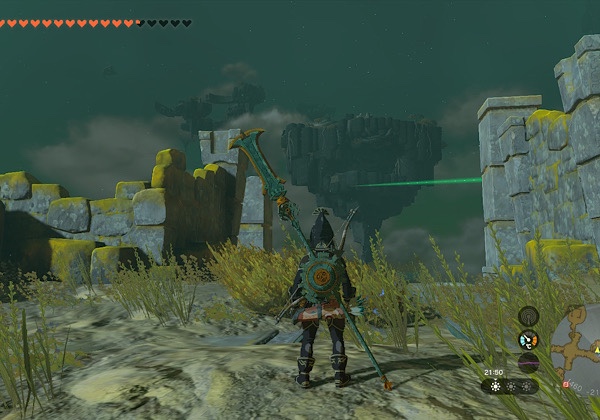Click the sound wave noise meter
The width and height of the screenshot is (600, 420).
[x=528, y=362]
